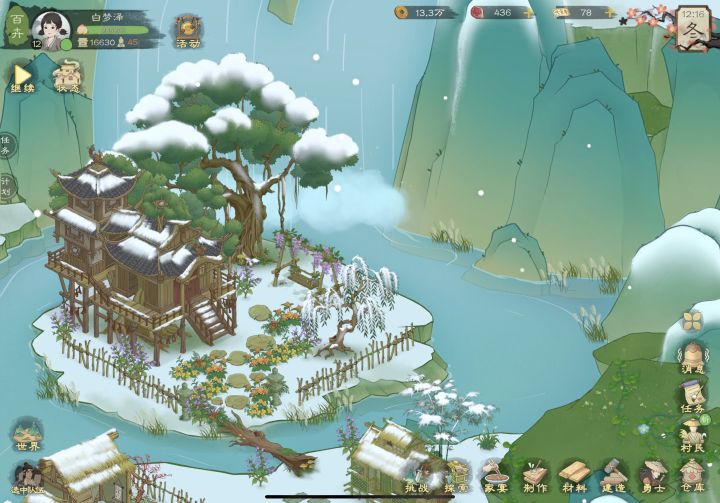Open the 建造 build menu
Screen dimensions: 720x503
613,476
